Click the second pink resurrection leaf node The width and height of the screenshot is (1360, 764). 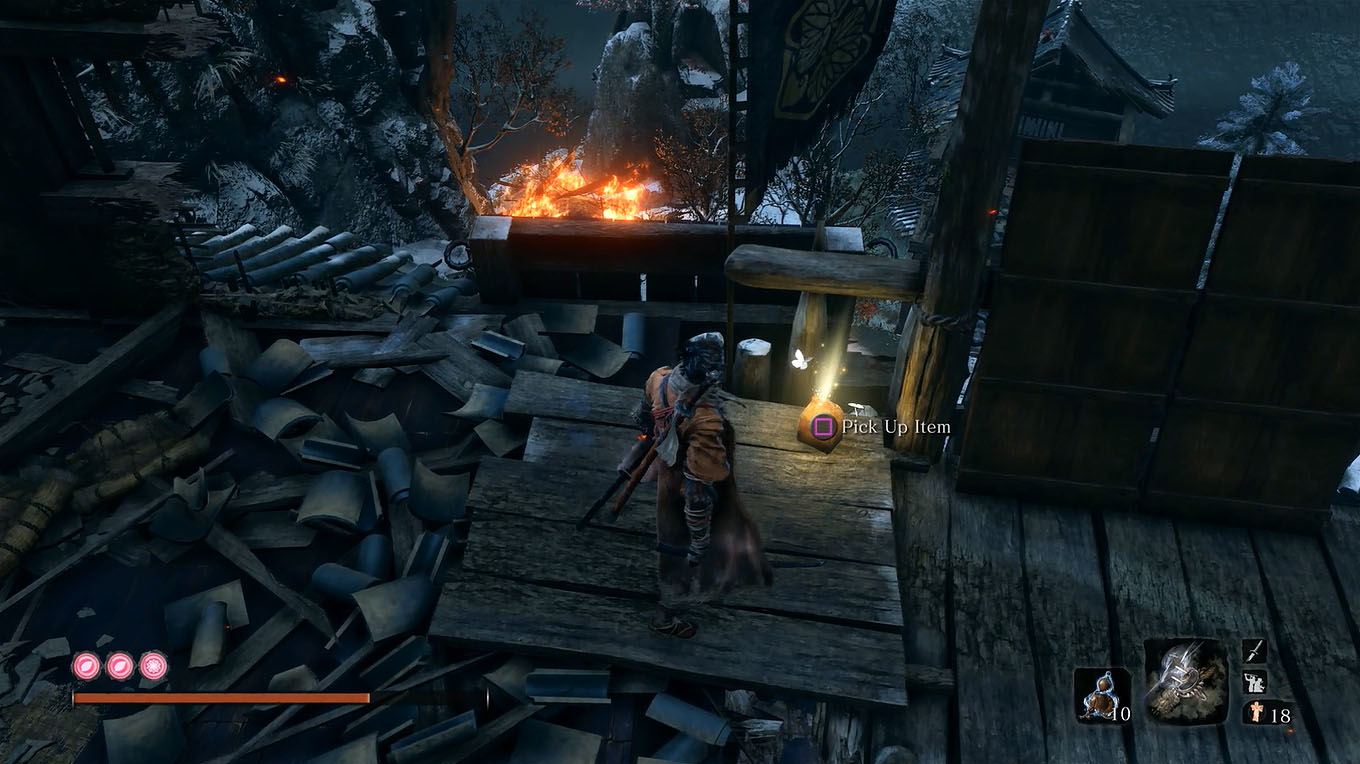click(119, 665)
